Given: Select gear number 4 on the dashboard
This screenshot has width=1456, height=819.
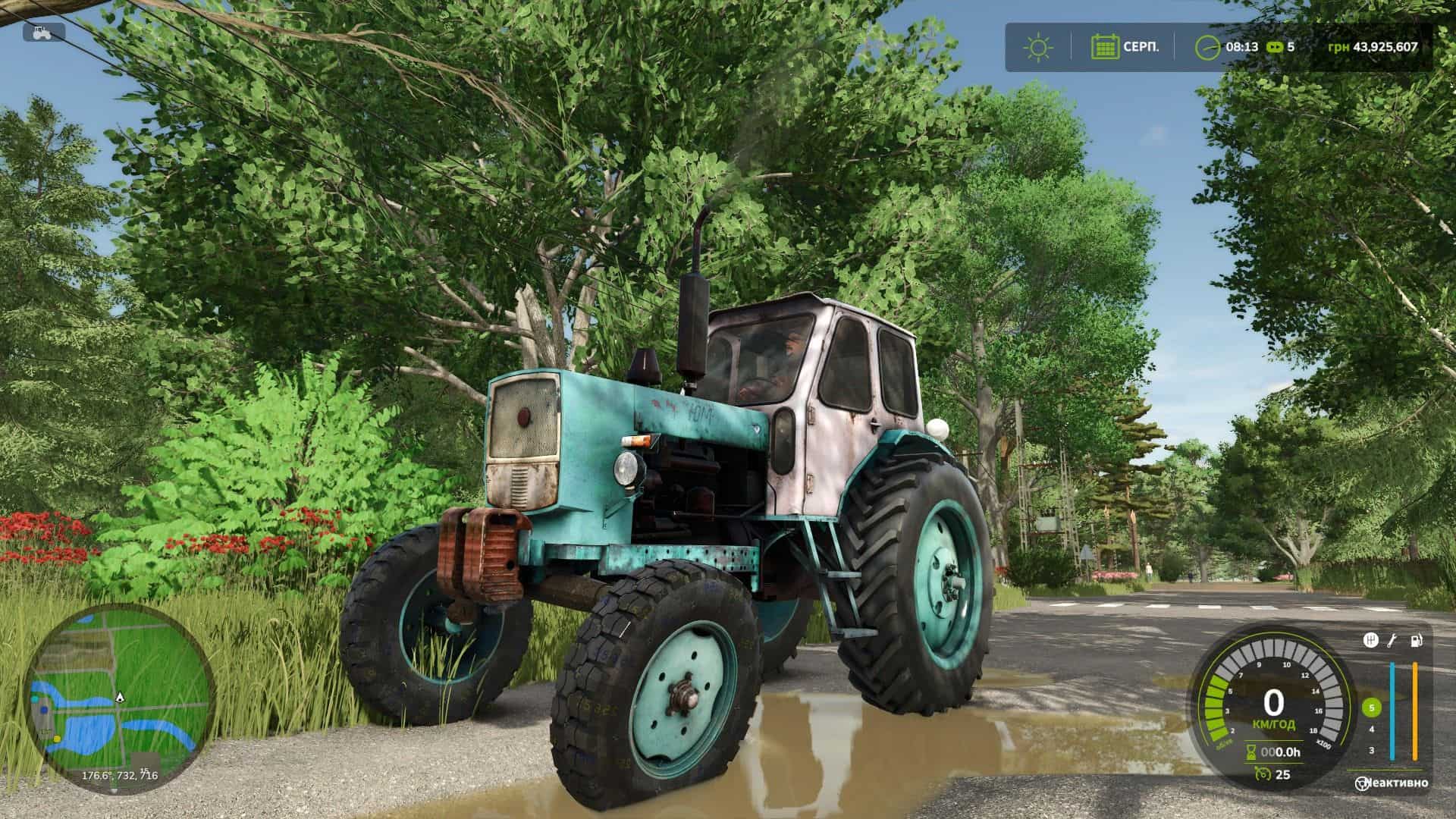Looking at the screenshot, I should click(1372, 730).
